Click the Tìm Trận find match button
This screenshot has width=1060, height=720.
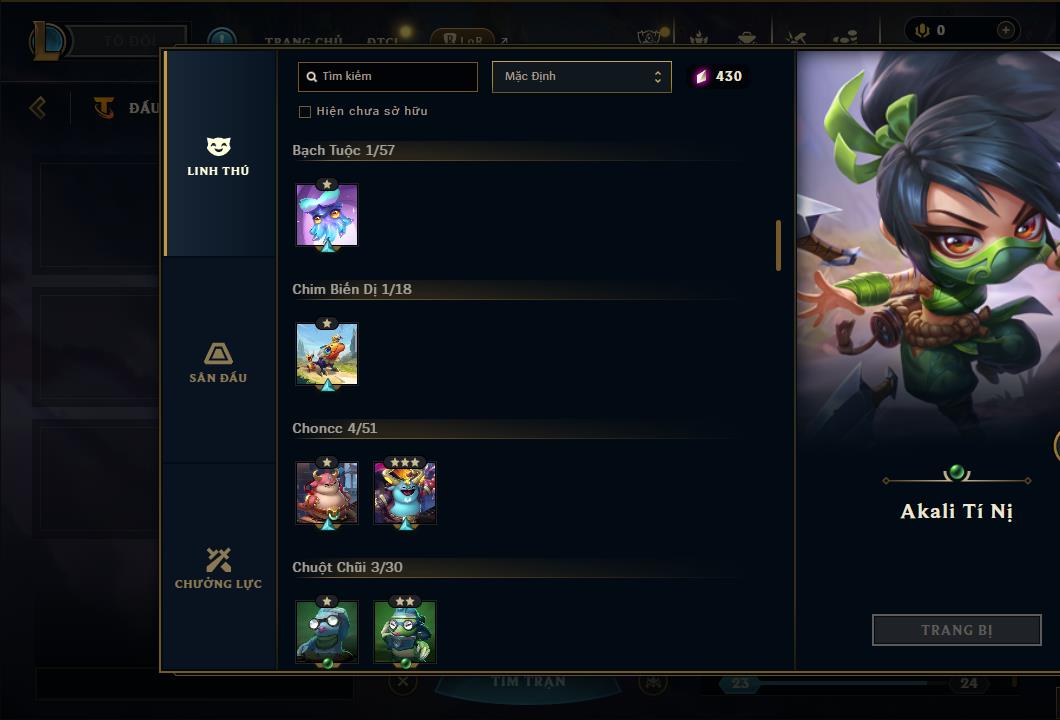(528, 683)
